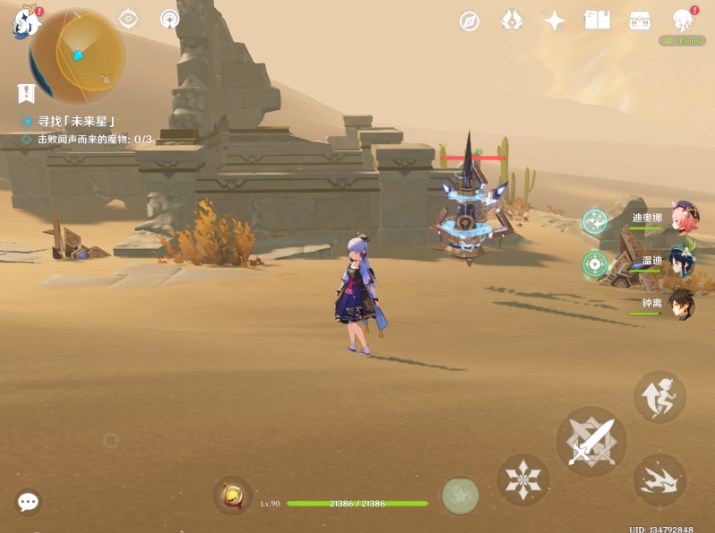Open the Adventurer Handbook book icon
This screenshot has height=533, width=715.
pos(597,20)
